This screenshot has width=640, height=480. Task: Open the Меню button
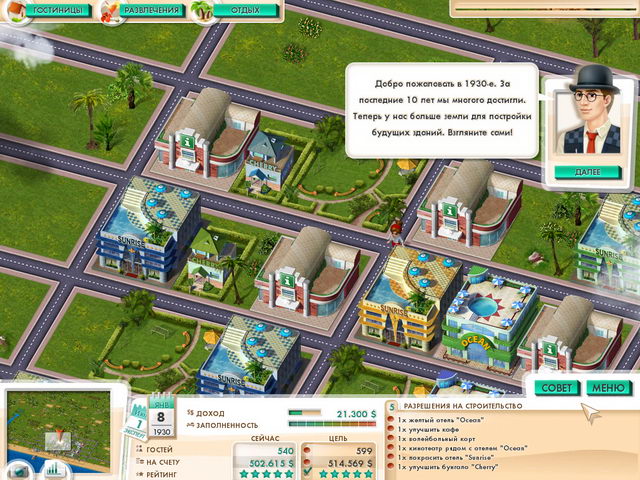point(607,387)
